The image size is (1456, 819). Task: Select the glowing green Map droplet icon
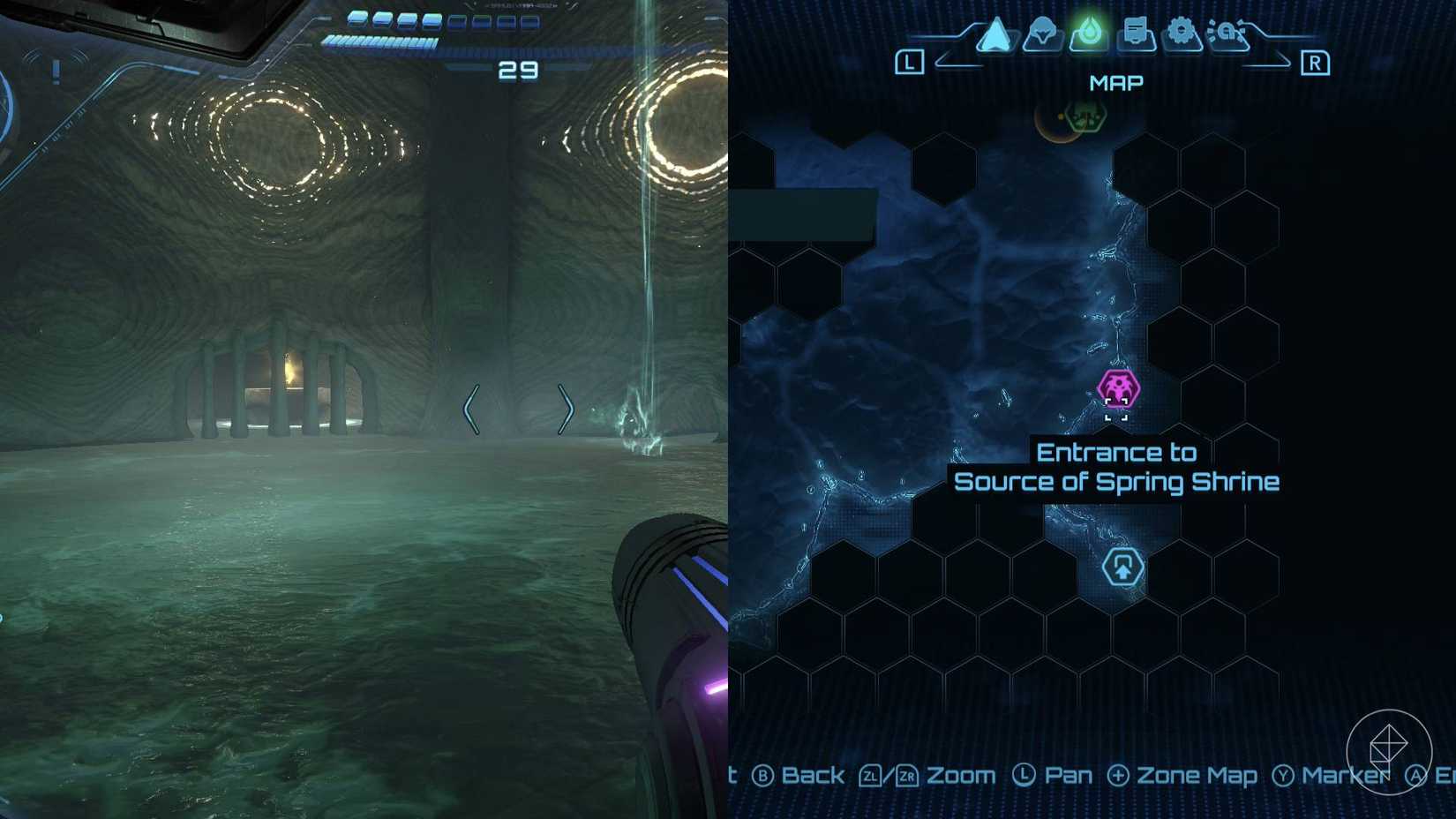click(x=1087, y=33)
